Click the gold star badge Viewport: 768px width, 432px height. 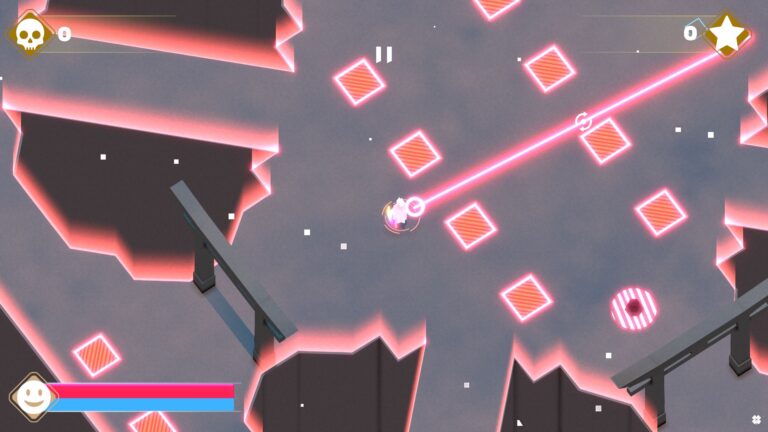tap(727, 33)
